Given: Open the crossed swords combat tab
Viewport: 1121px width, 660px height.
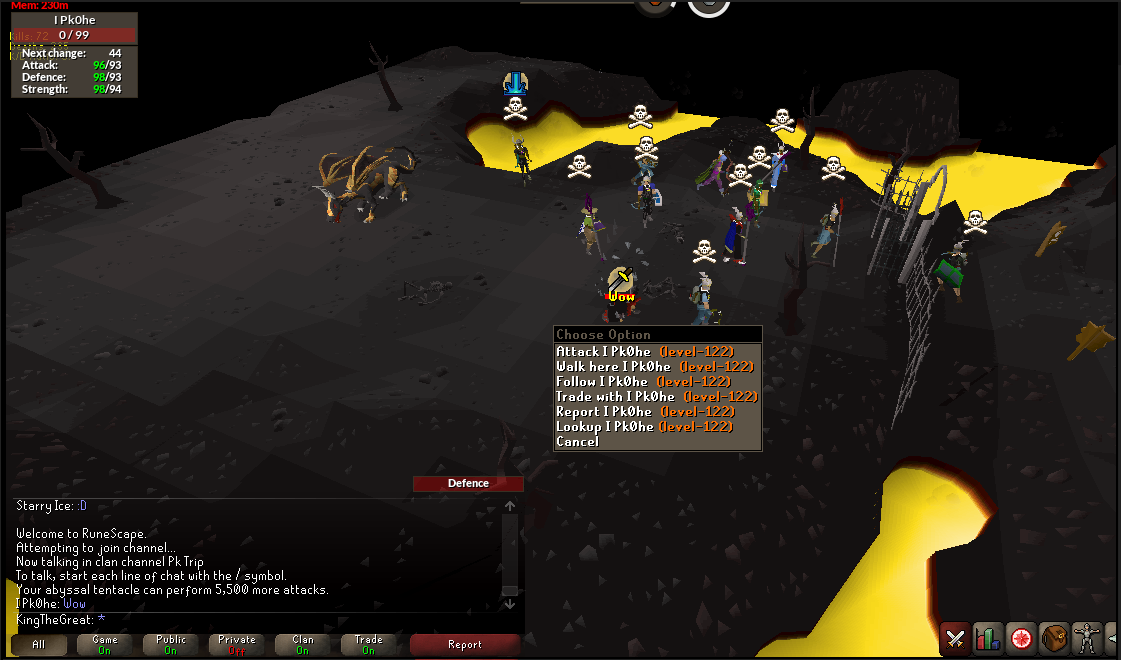Looking at the screenshot, I should pyautogui.click(x=956, y=637).
